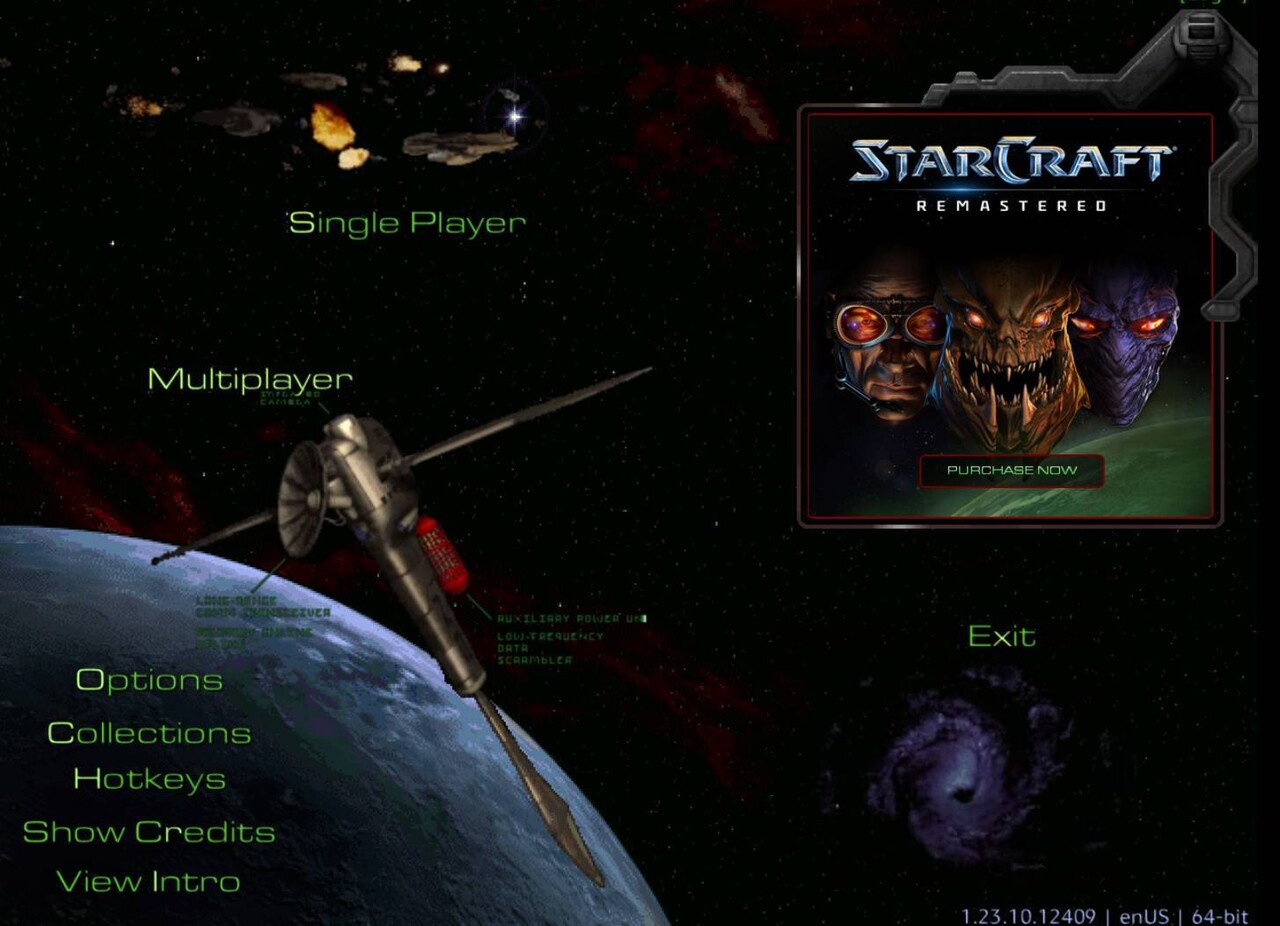Choose Show Credits
This screenshot has width=1280, height=926.
tap(149, 832)
